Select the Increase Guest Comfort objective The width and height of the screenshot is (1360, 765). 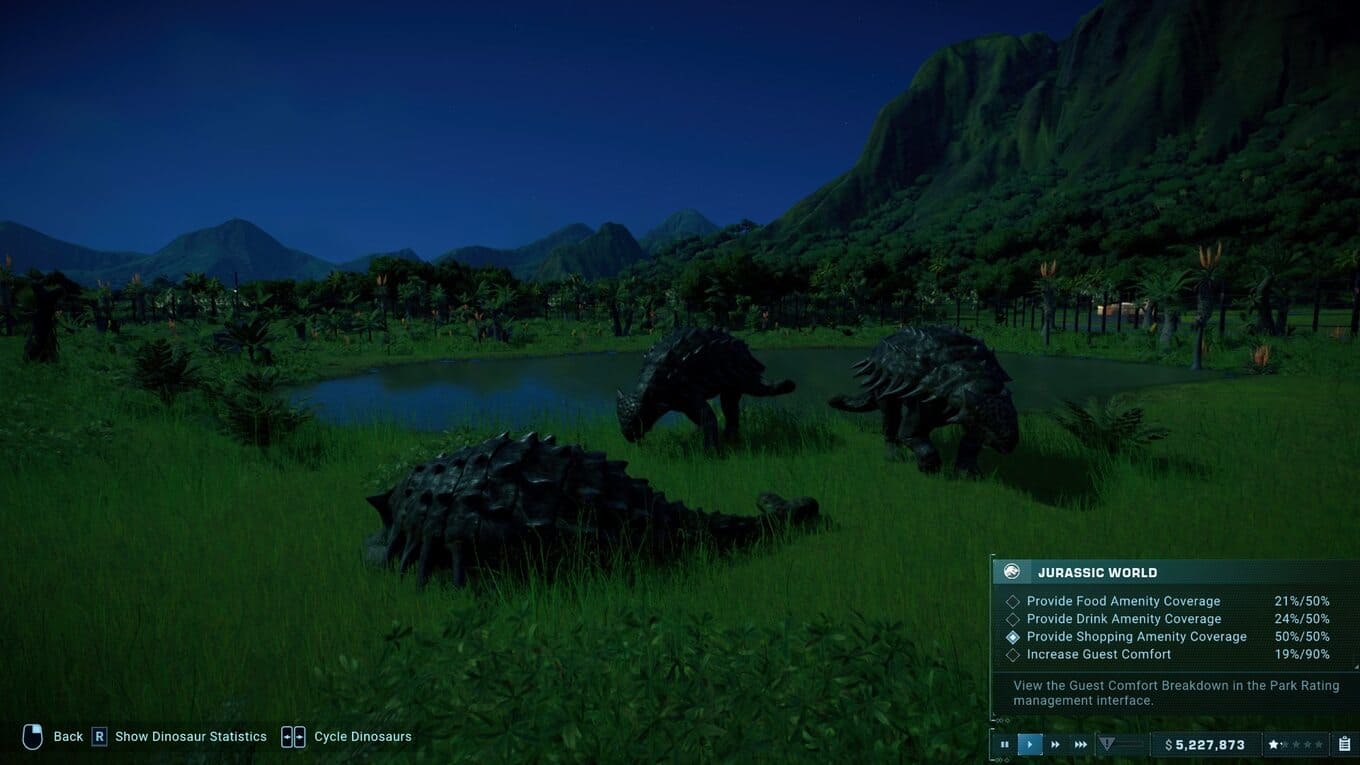(x=1098, y=654)
